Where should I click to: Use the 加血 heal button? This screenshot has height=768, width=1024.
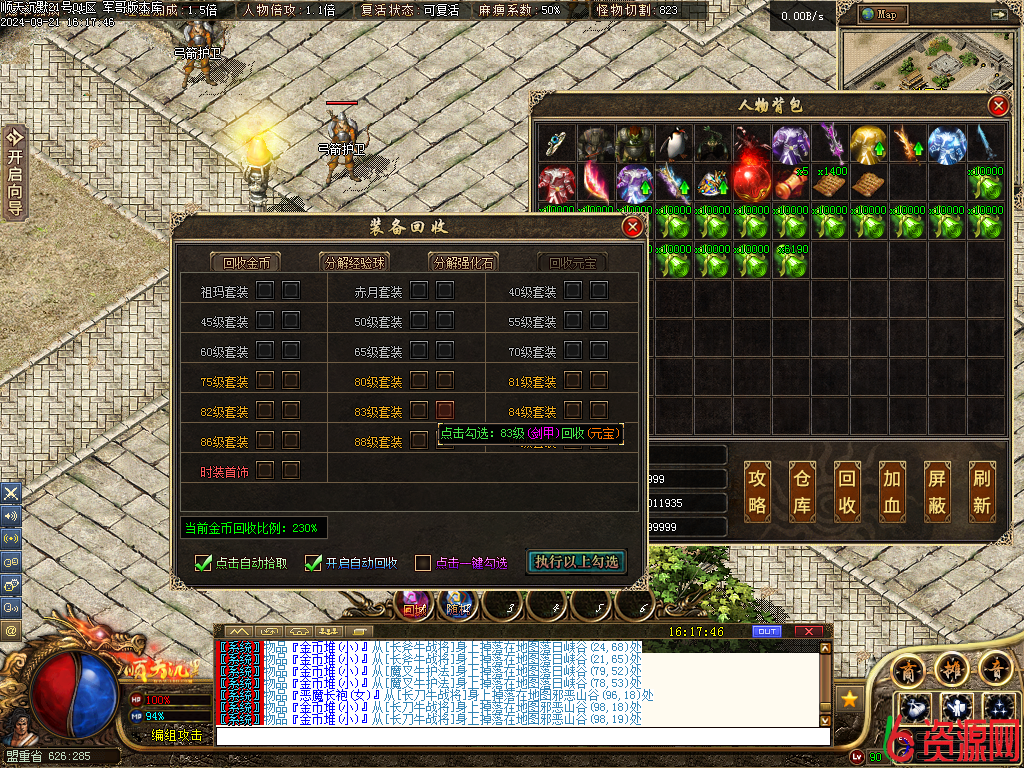(892, 492)
